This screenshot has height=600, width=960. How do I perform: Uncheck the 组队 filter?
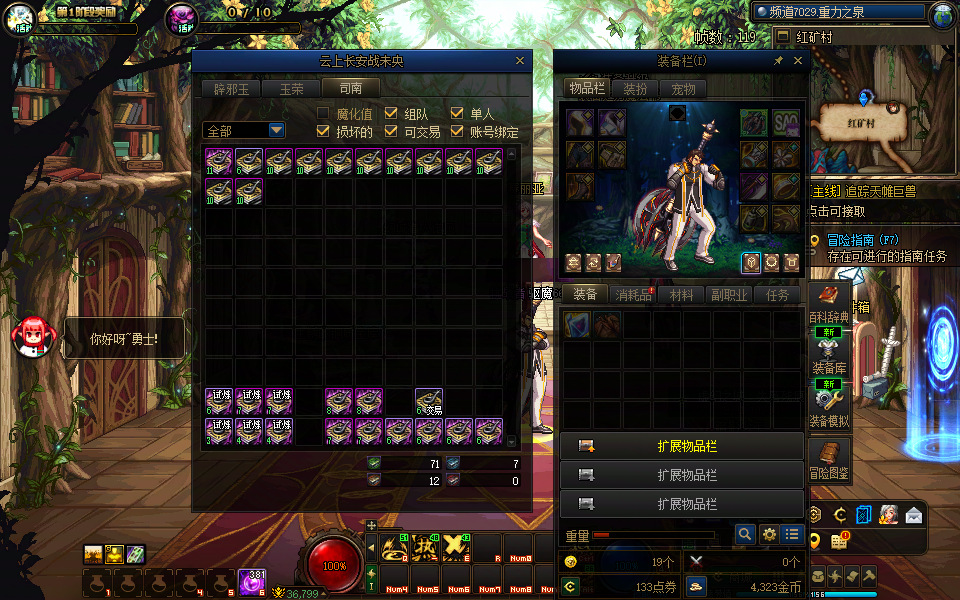[391, 114]
